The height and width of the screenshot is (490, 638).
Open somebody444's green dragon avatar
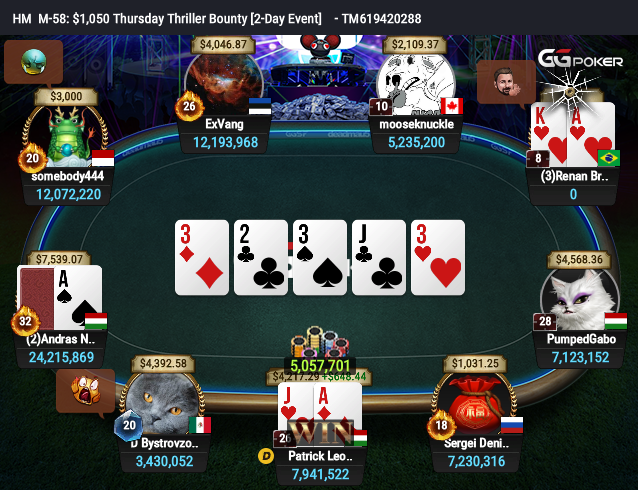tap(67, 136)
